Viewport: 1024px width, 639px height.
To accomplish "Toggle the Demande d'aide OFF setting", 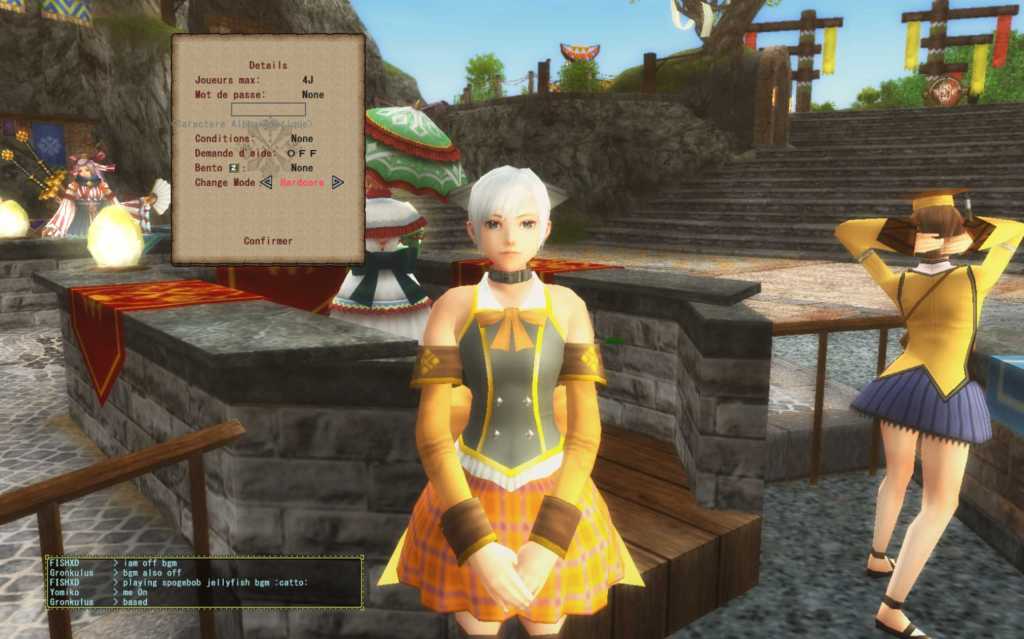I will coord(301,154).
